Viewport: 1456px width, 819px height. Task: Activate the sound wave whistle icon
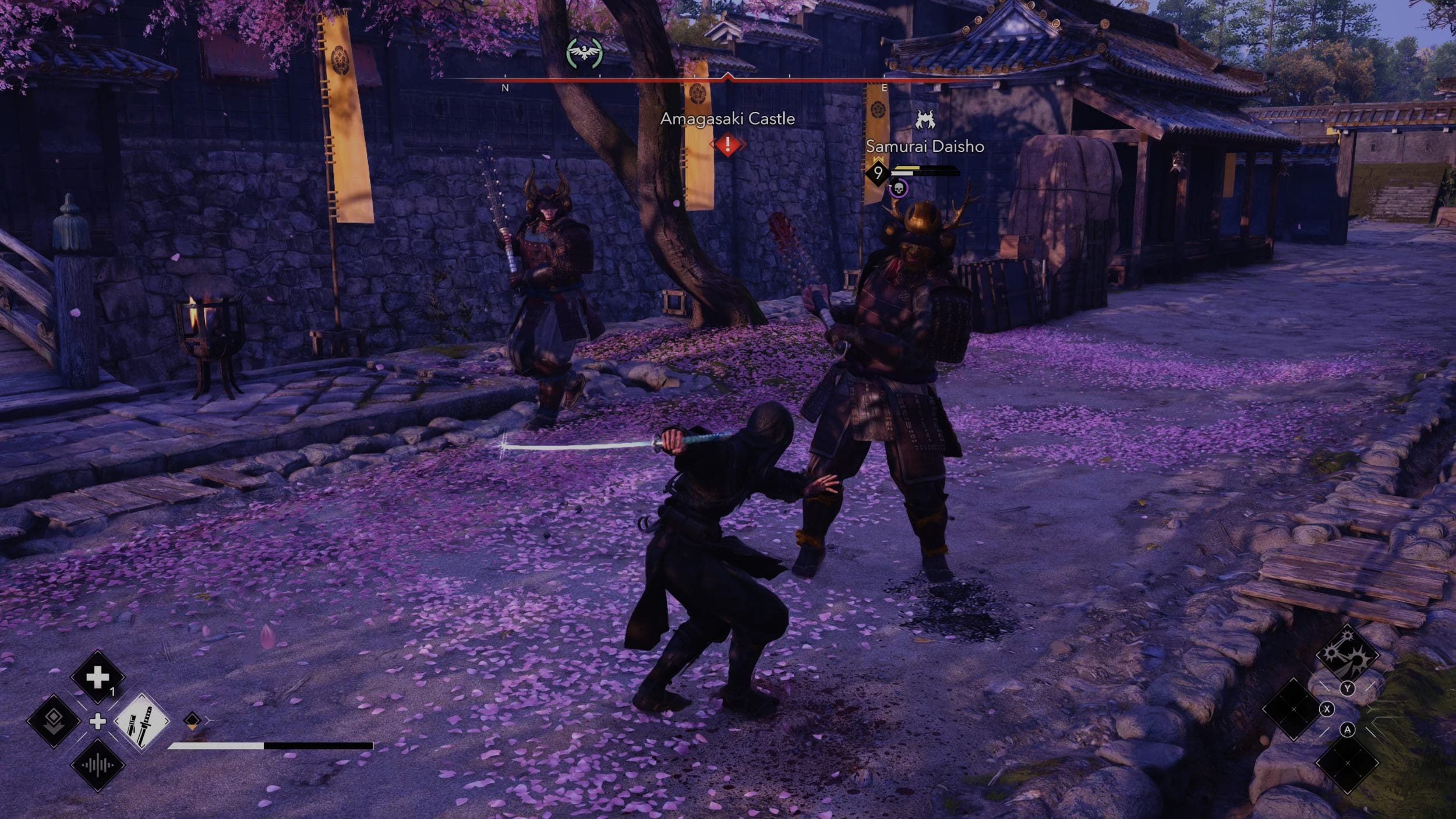pyautogui.click(x=97, y=765)
